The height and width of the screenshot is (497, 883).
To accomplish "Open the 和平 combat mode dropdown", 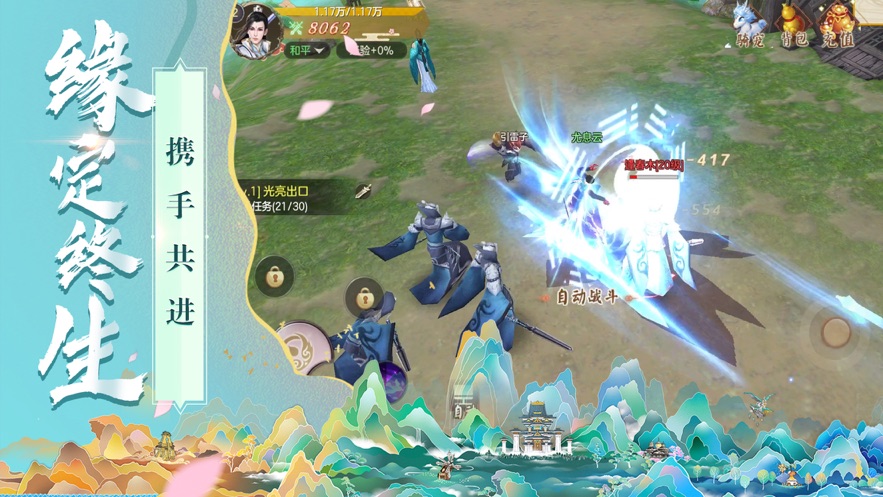I will 307,50.
